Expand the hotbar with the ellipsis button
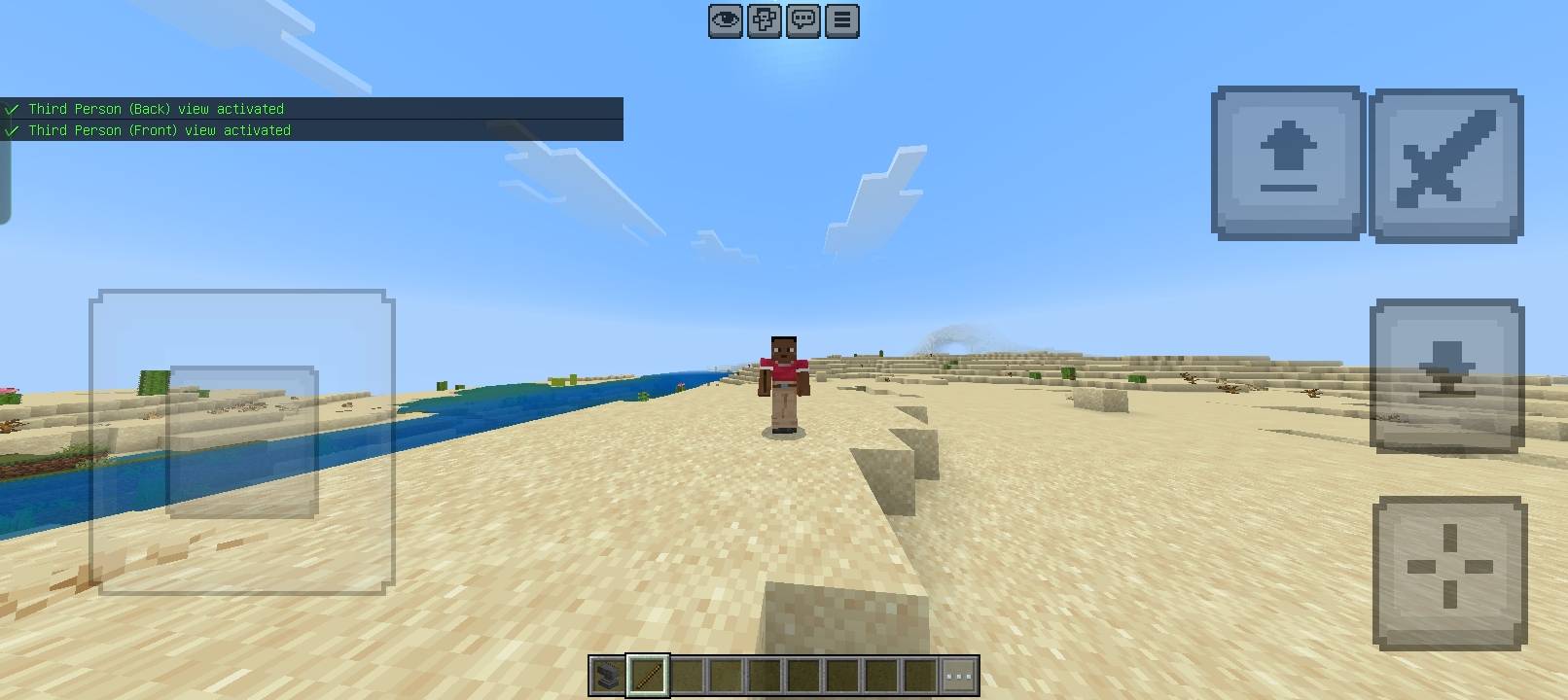1568x700 pixels. 959,674
